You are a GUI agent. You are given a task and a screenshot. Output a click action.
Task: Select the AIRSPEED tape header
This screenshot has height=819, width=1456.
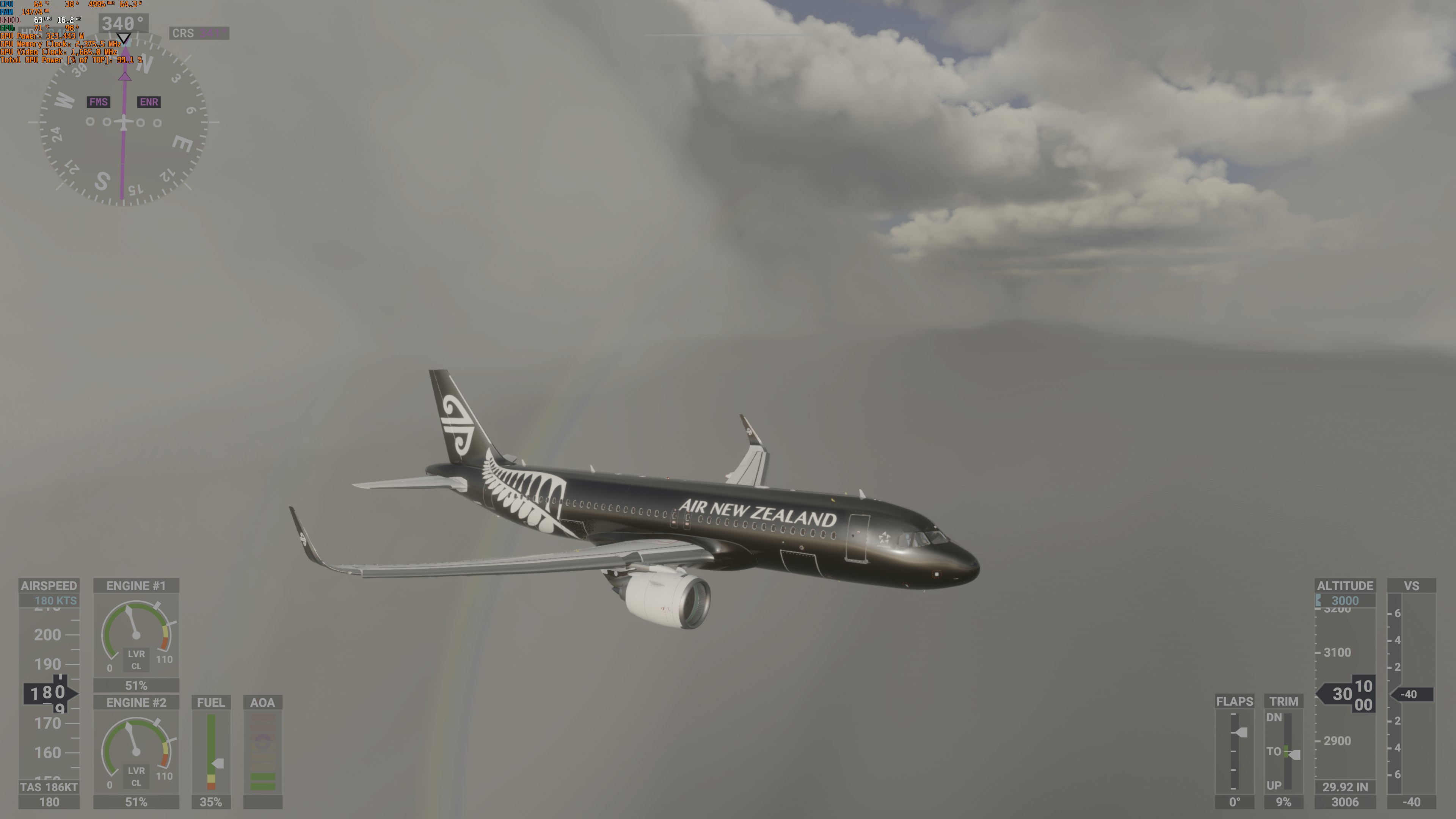click(x=50, y=585)
